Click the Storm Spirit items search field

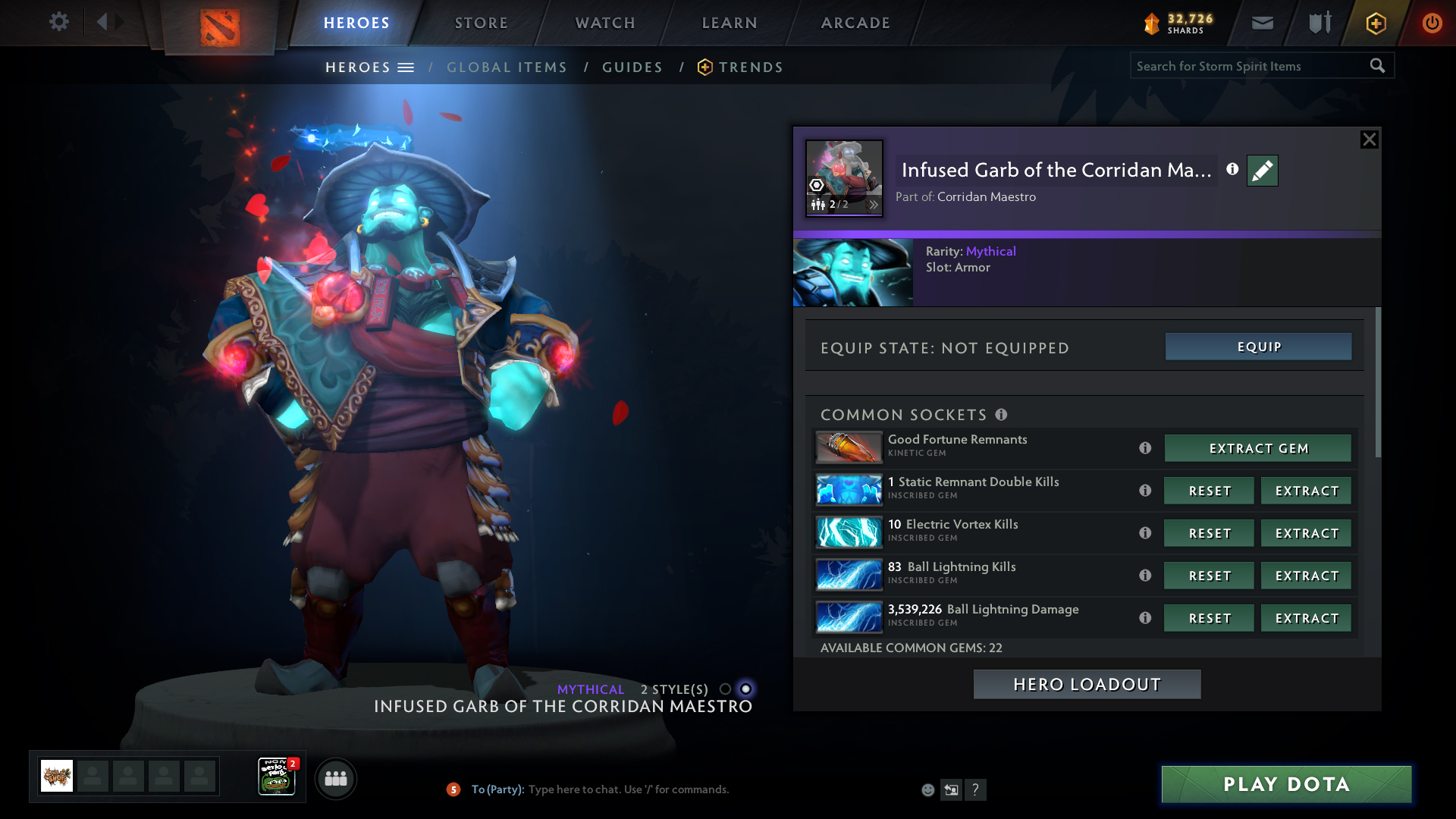click(x=1247, y=67)
